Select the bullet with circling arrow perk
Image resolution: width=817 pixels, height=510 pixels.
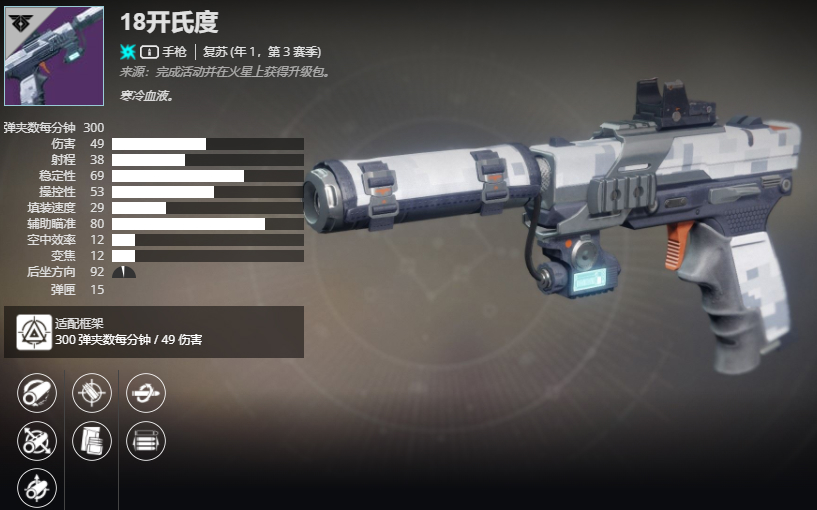(146, 393)
